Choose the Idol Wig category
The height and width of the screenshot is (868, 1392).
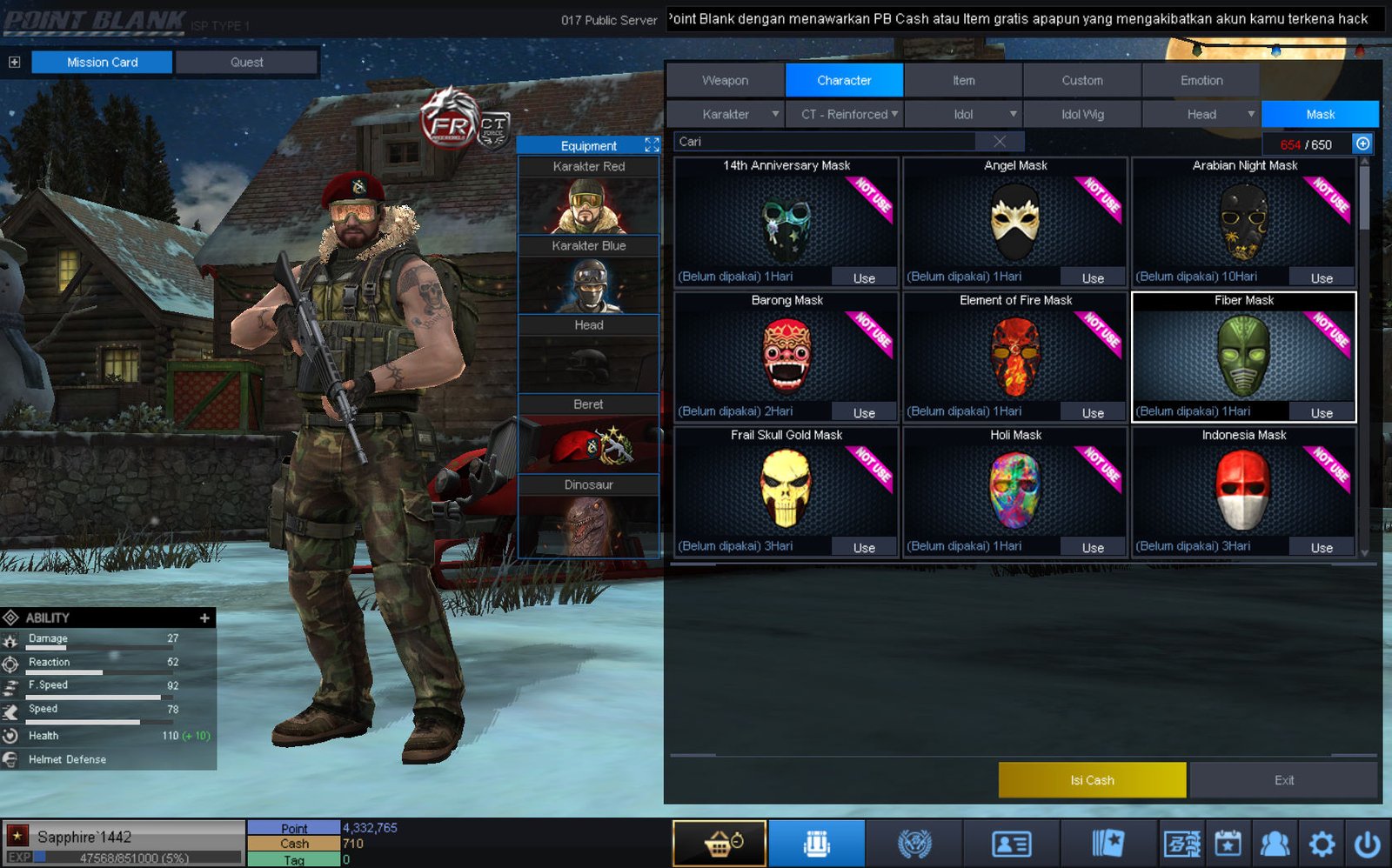[1082, 114]
